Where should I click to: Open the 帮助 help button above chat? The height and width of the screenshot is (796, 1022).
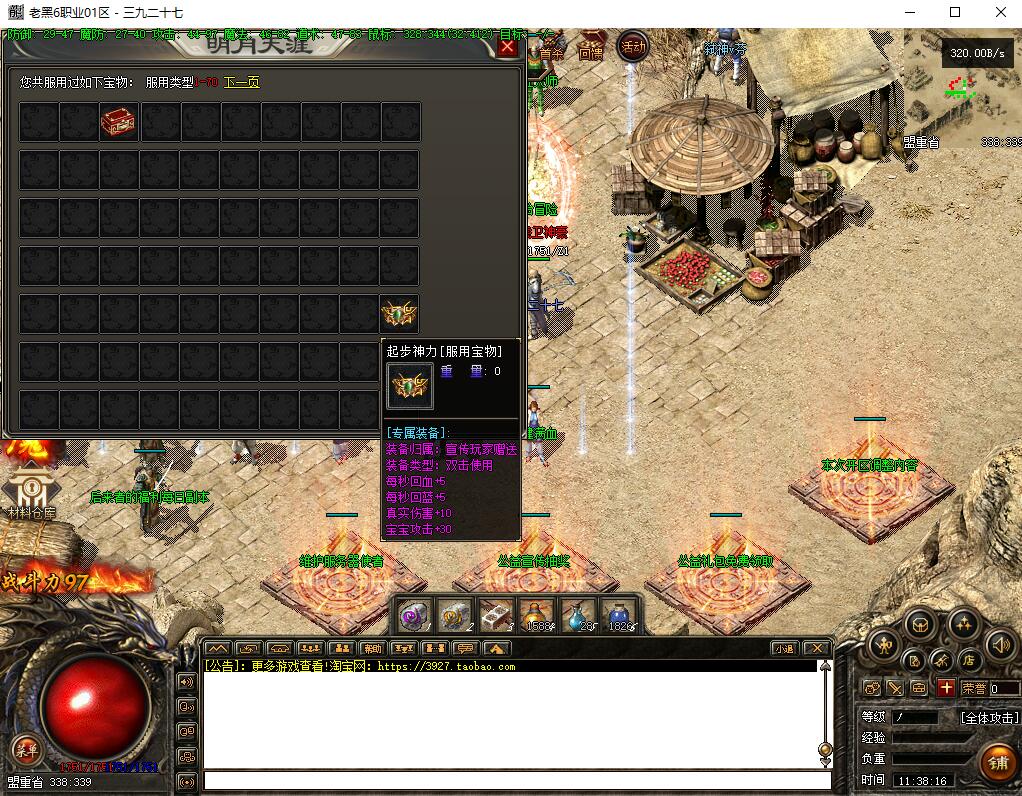coord(371,648)
